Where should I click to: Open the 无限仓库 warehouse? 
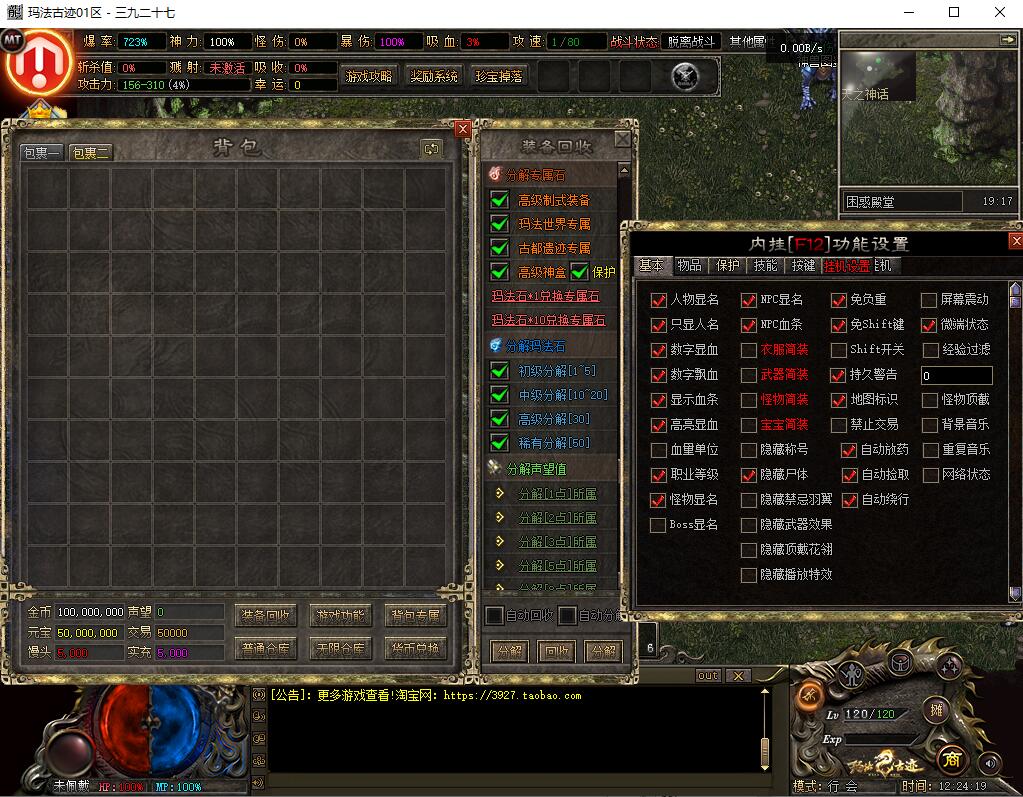click(x=340, y=648)
